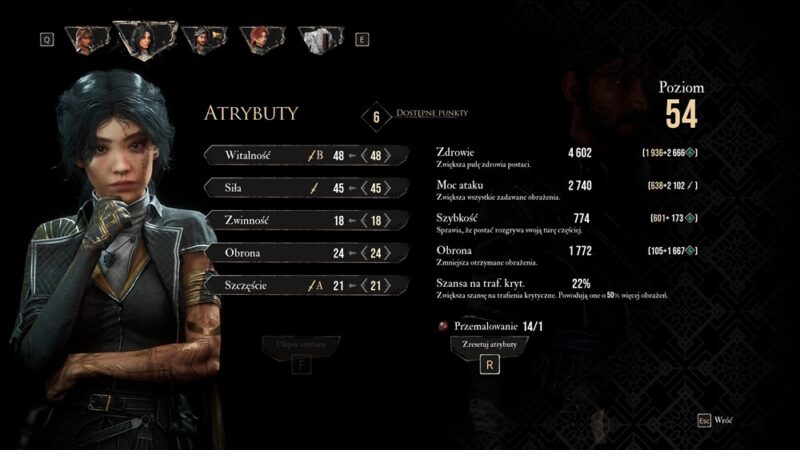Switch to the bearded man portrait
The image size is (800, 450).
pos(203,40)
